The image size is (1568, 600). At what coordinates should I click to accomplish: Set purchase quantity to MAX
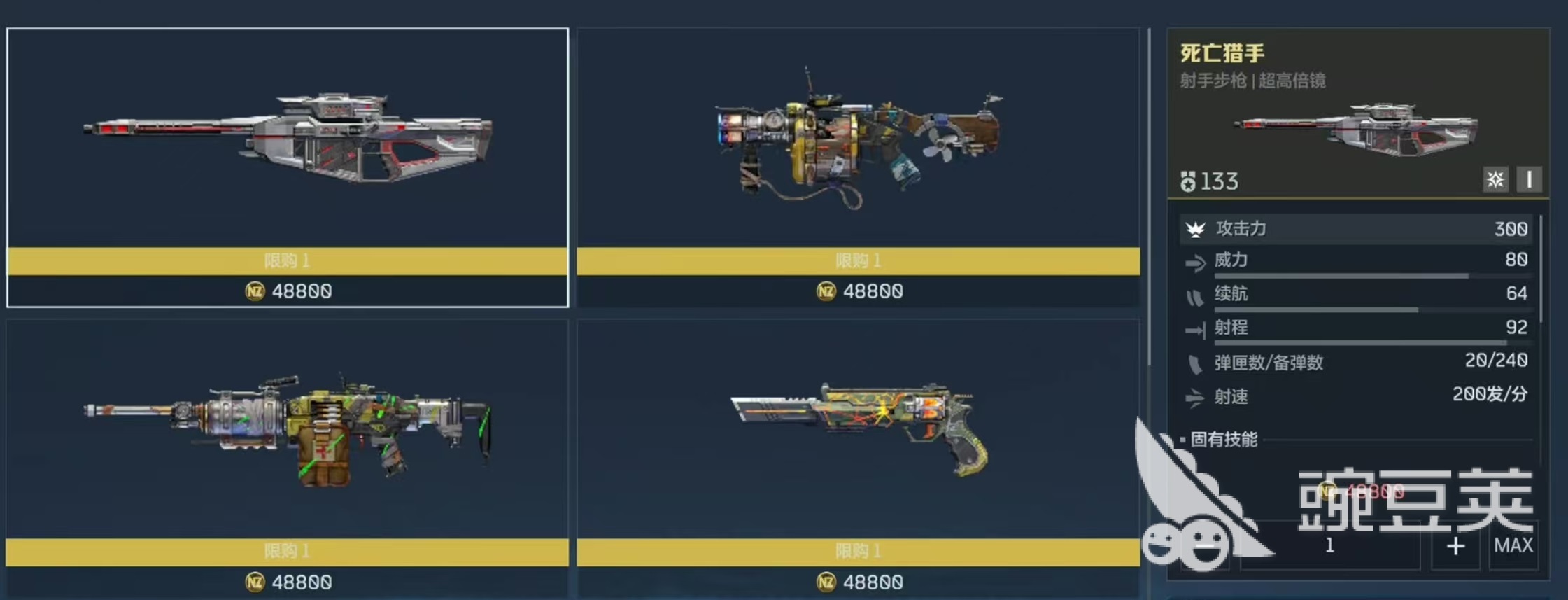(1513, 546)
